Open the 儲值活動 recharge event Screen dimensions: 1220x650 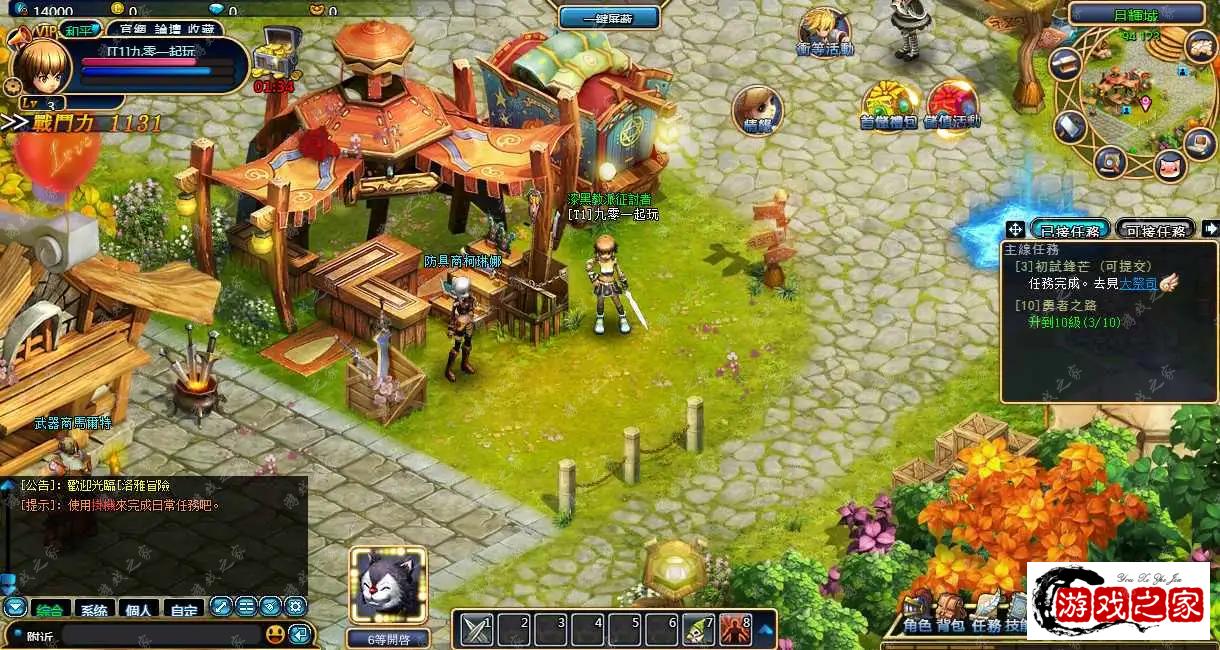952,104
